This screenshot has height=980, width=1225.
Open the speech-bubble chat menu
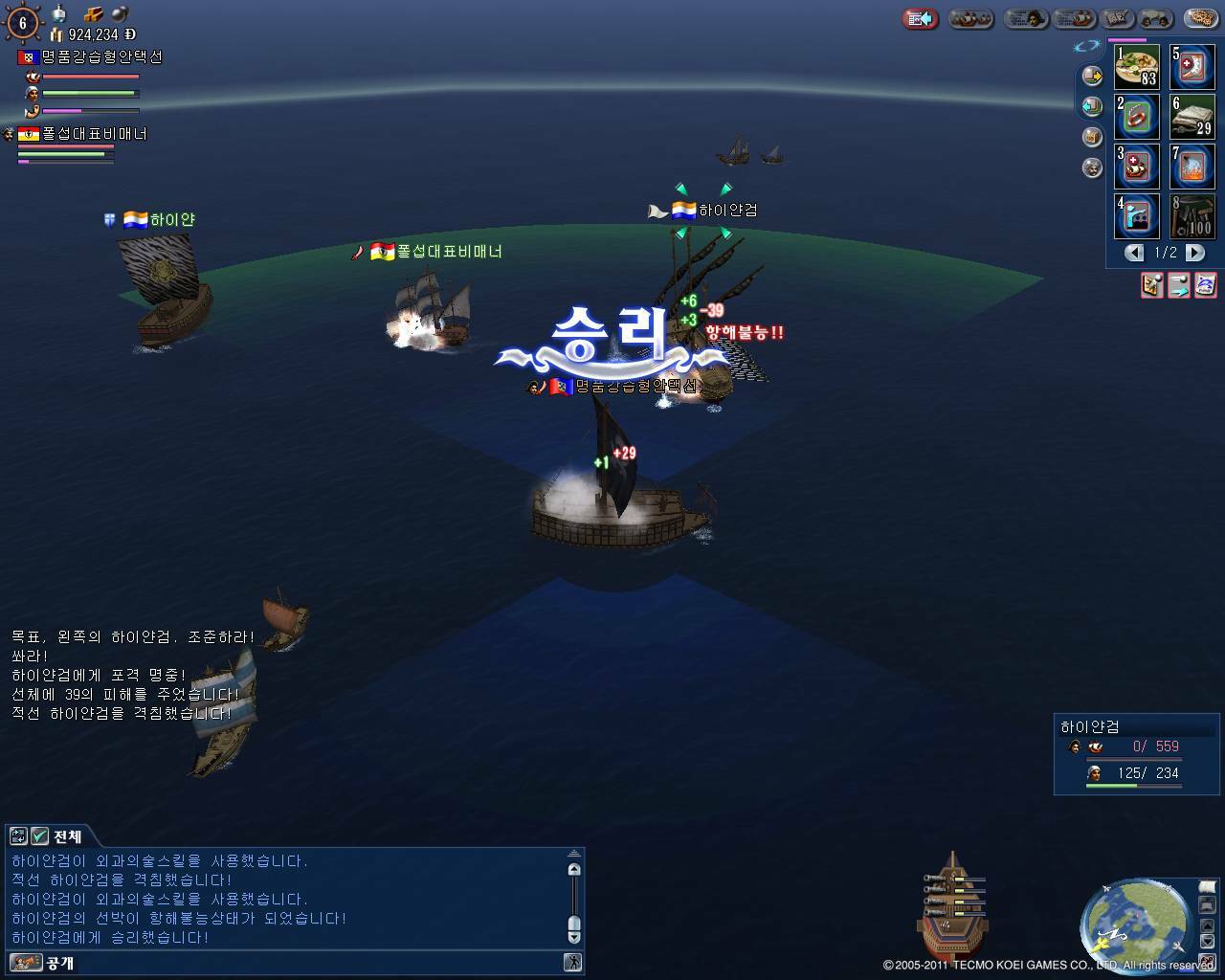click(1155, 18)
